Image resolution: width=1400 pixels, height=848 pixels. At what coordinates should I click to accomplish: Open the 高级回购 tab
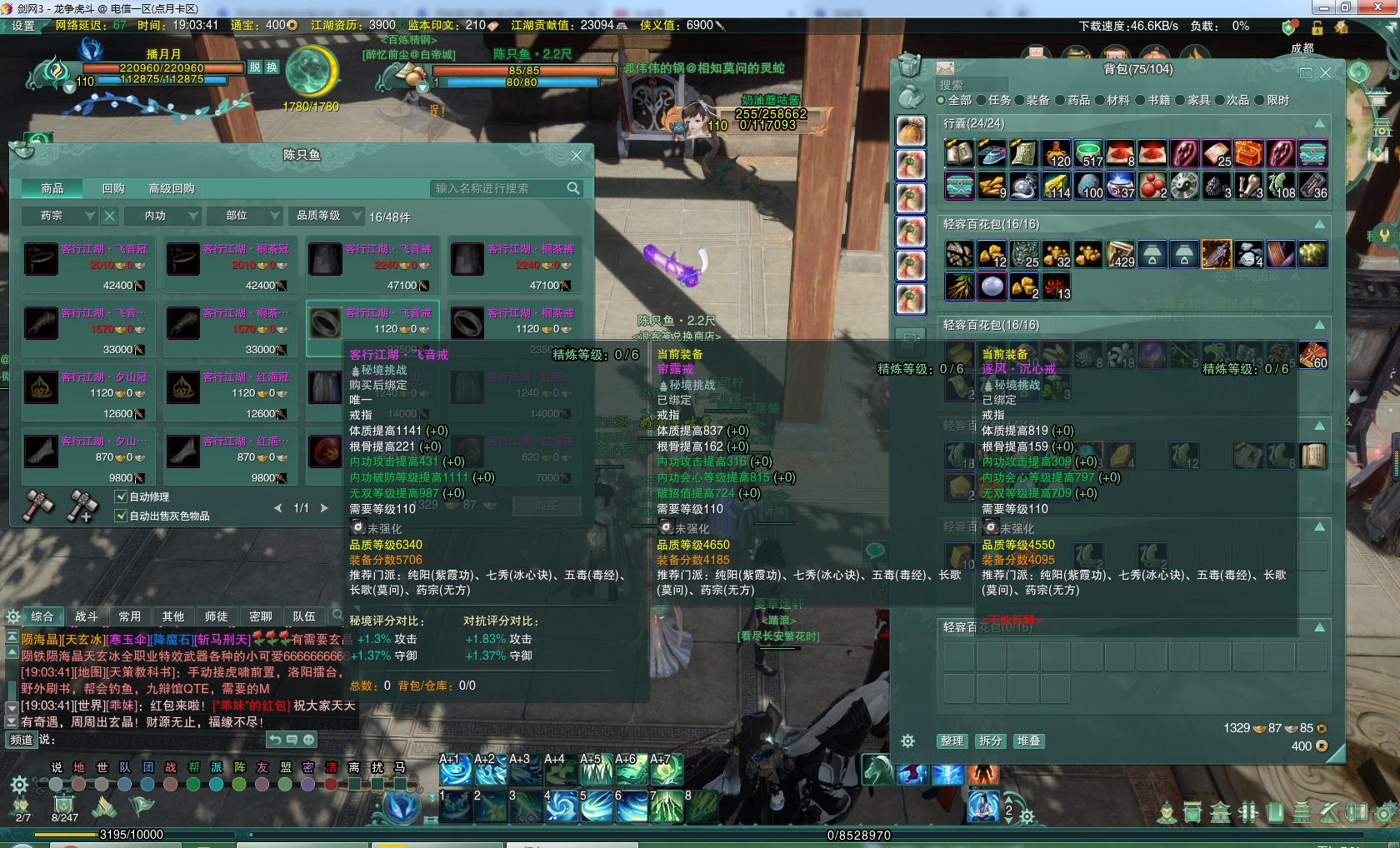click(172, 189)
